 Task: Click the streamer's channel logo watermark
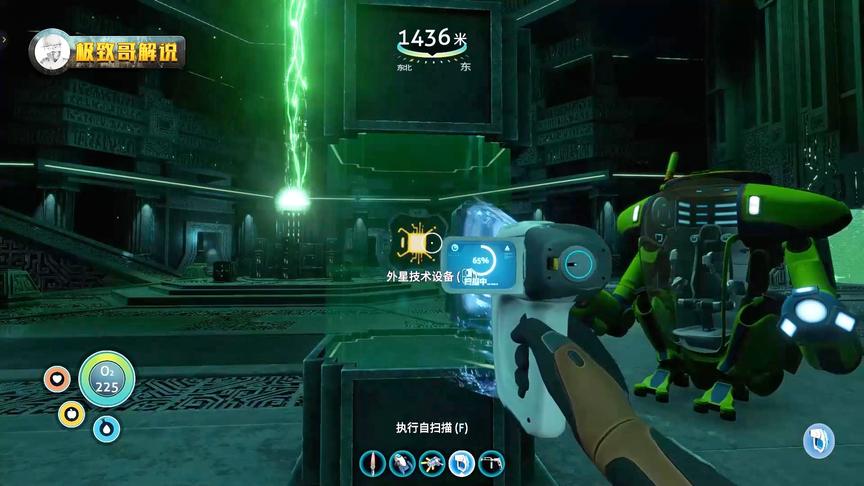pyautogui.click(x=108, y=50)
